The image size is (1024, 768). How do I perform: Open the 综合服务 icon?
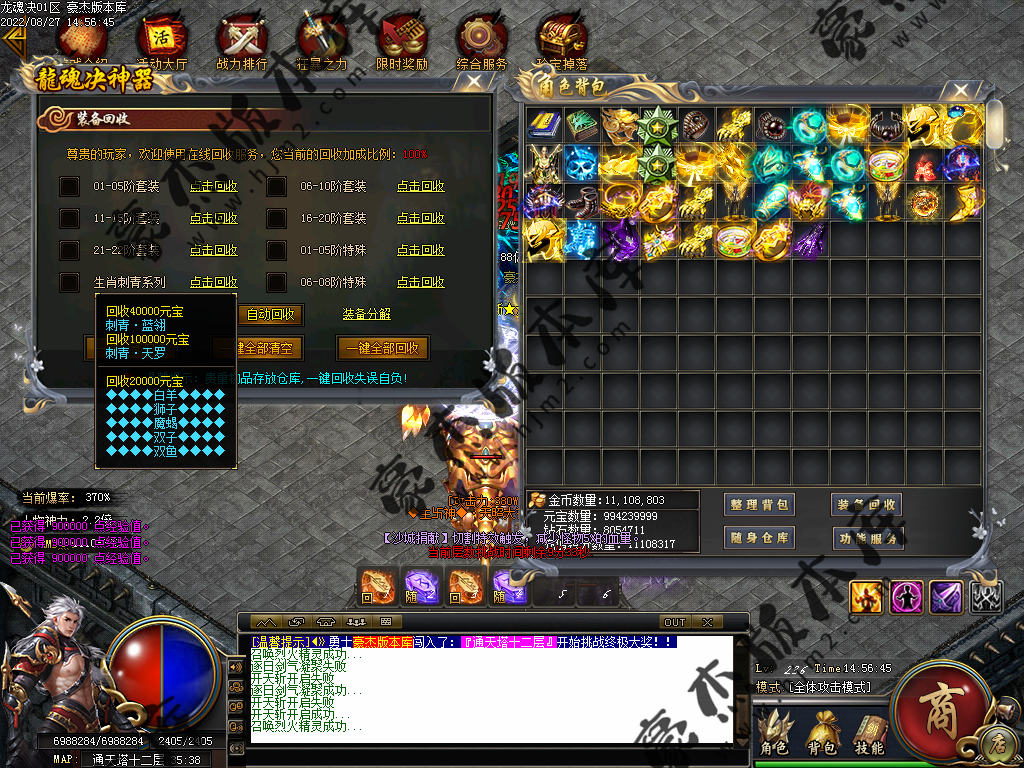[x=481, y=44]
